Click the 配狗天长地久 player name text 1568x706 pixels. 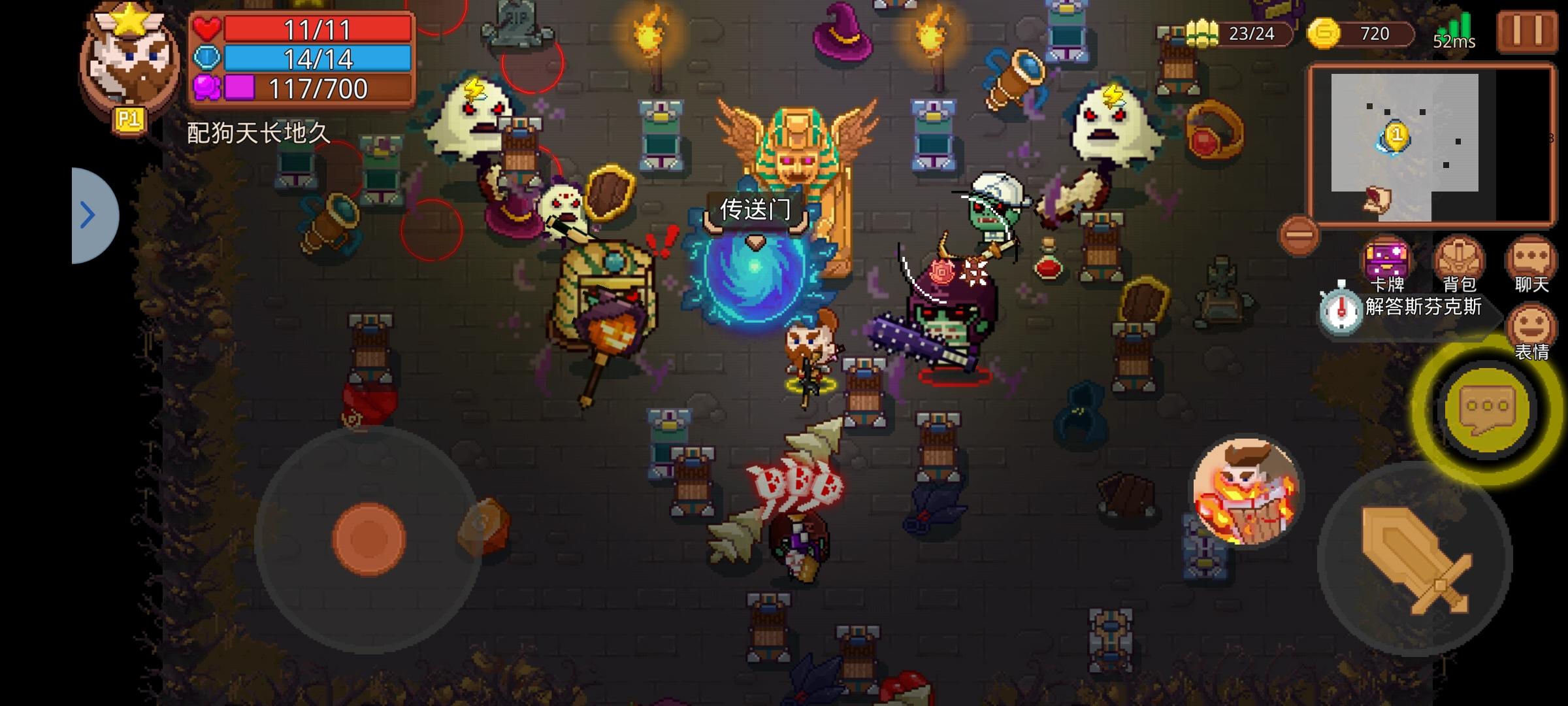tap(255, 131)
